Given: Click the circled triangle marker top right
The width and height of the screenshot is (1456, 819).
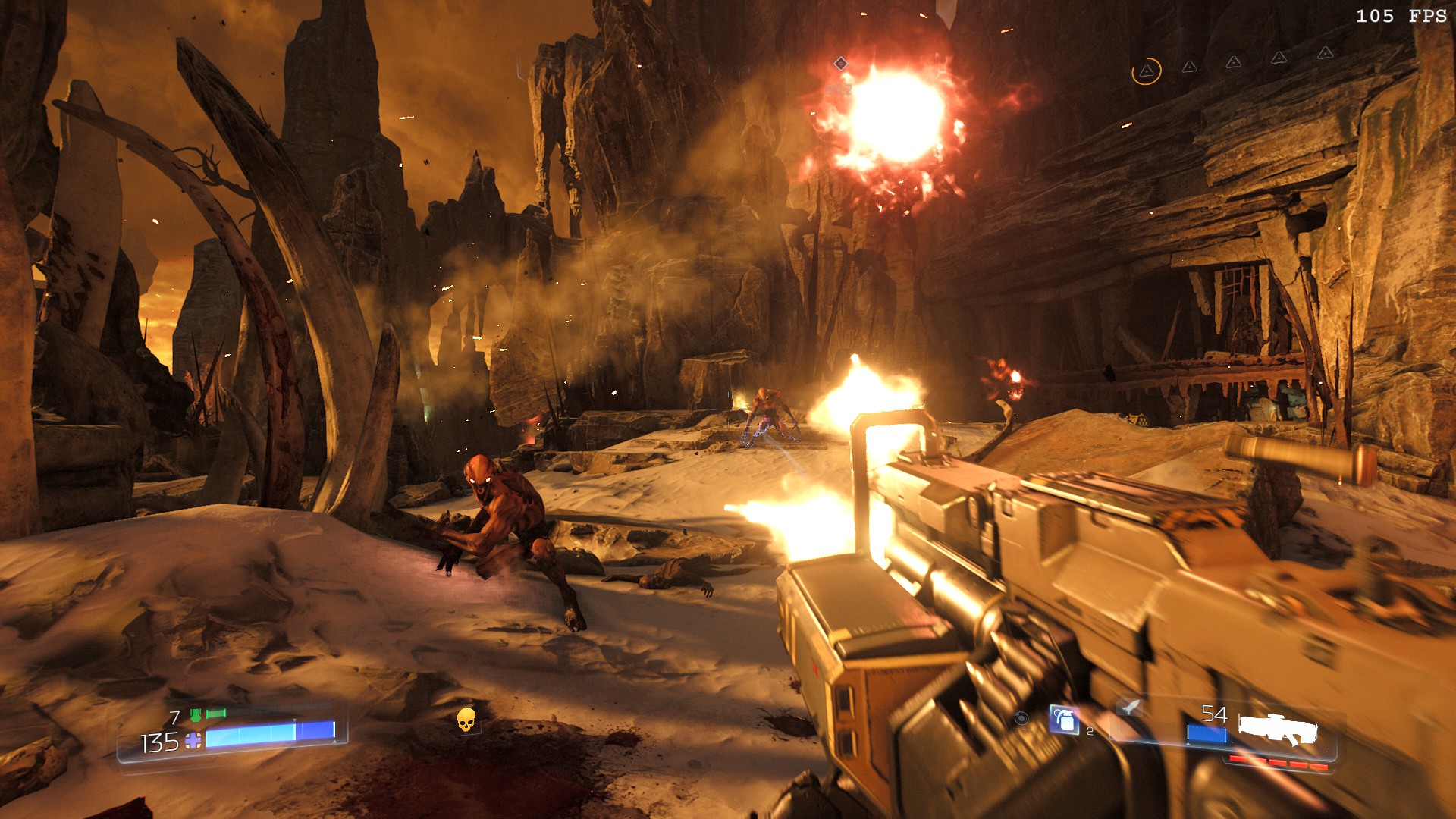Looking at the screenshot, I should (1147, 71).
